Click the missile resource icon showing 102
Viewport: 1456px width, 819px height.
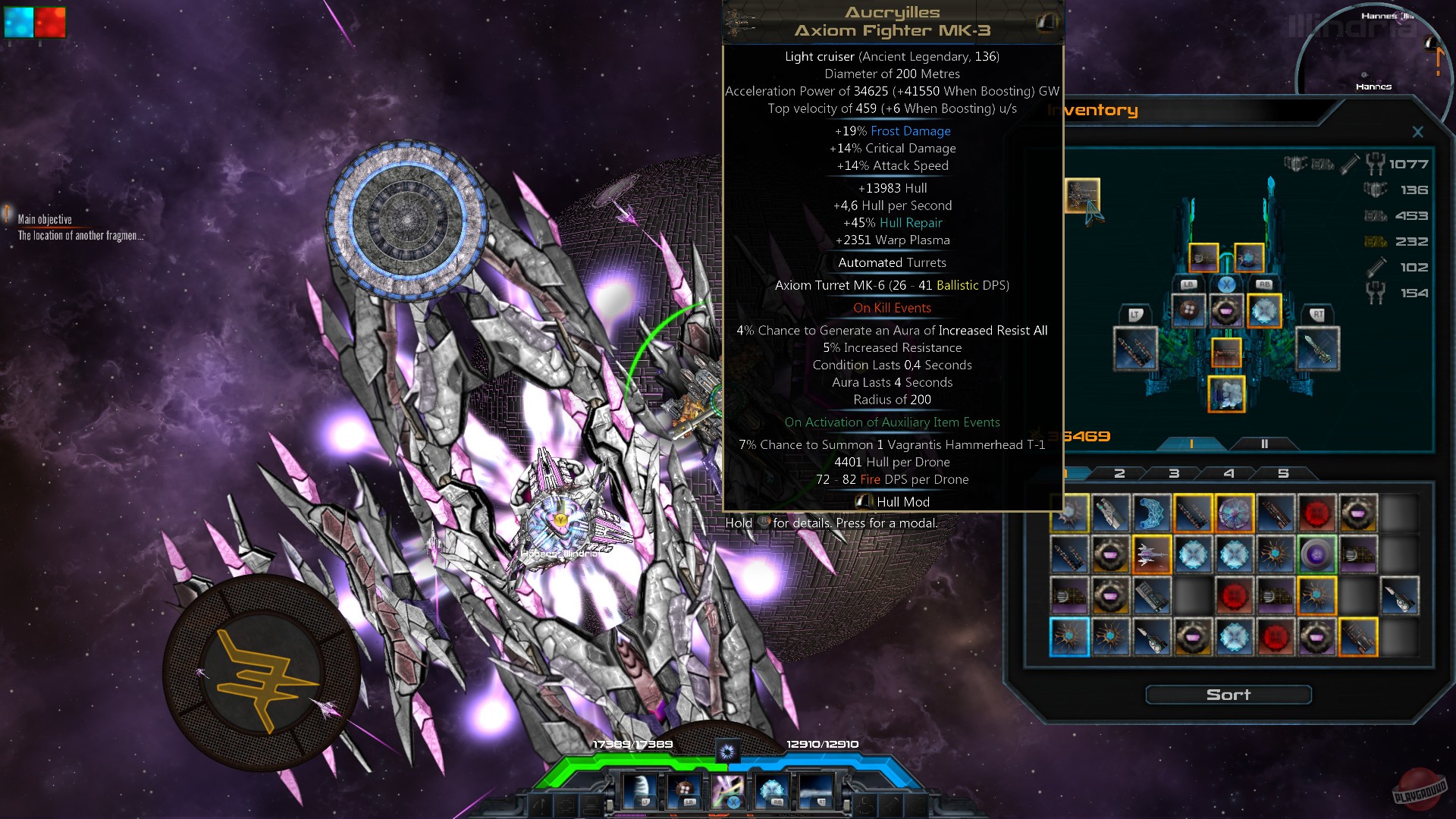(1376, 266)
